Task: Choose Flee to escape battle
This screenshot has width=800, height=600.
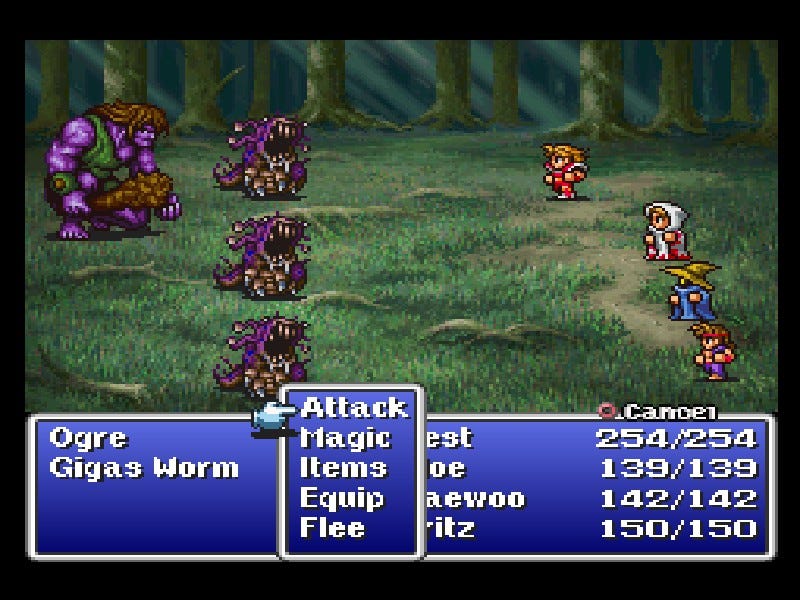Action: point(333,528)
